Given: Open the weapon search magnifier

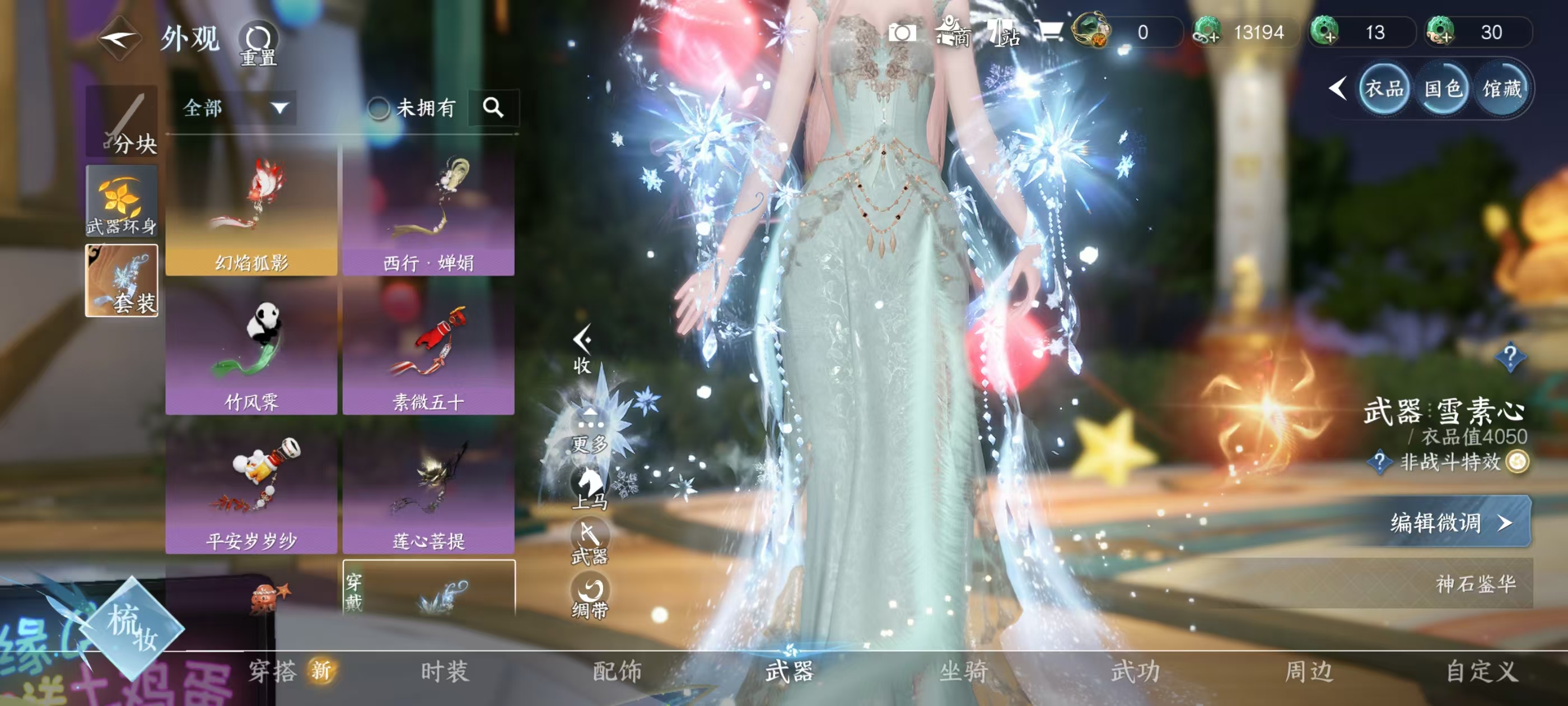Looking at the screenshot, I should pos(493,108).
